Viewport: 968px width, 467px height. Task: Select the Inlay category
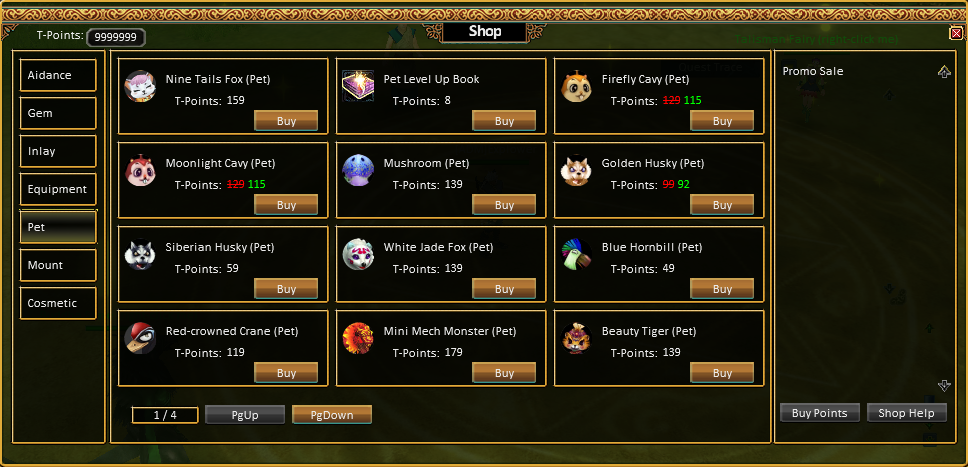[x=58, y=151]
